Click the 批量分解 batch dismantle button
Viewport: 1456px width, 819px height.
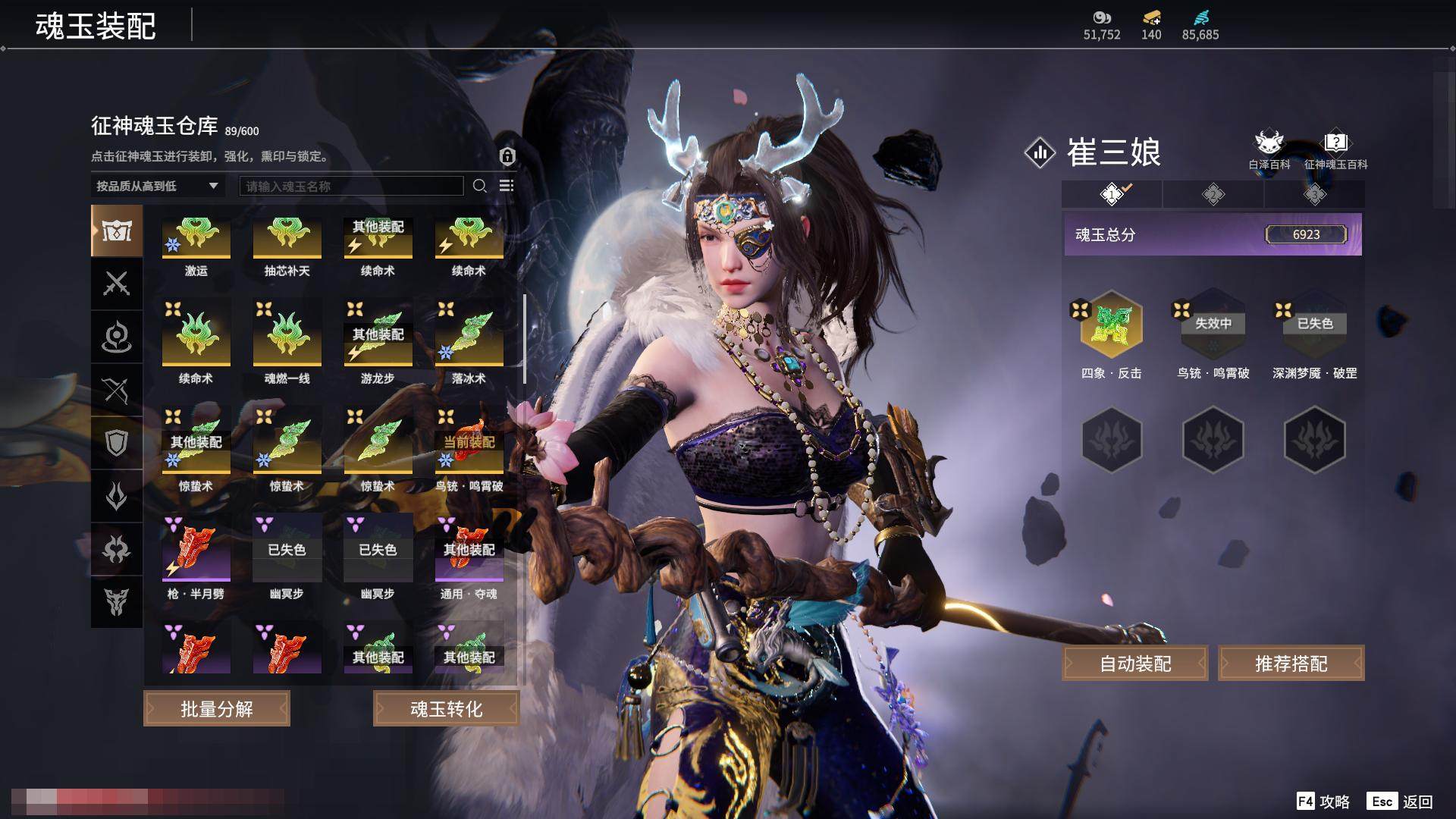pyautogui.click(x=217, y=708)
